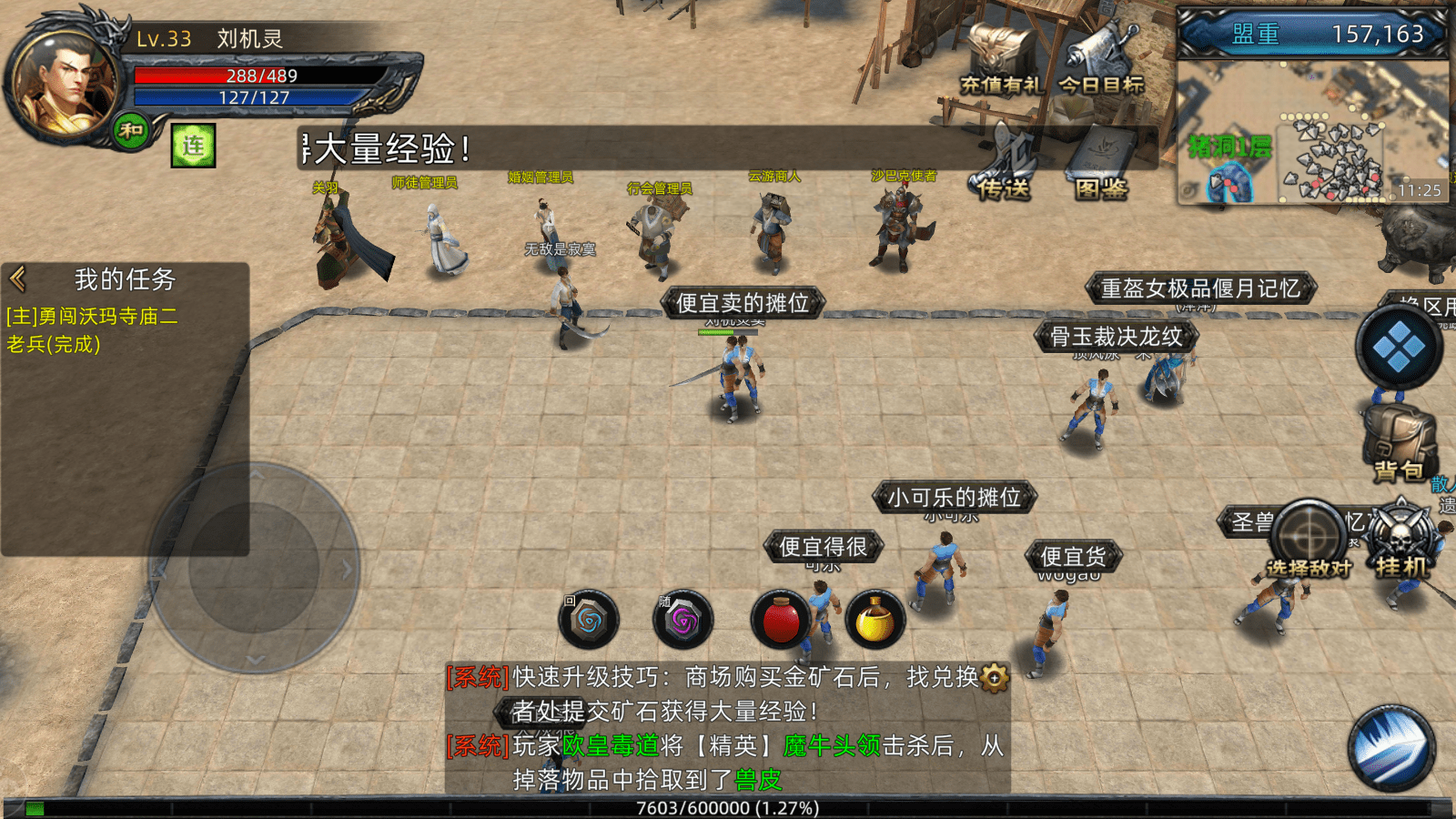Tap 选择敌对 target enemy crosshair
This screenshot has height=819, width=1456.
pyautogui.click(x=1309, y=539)
